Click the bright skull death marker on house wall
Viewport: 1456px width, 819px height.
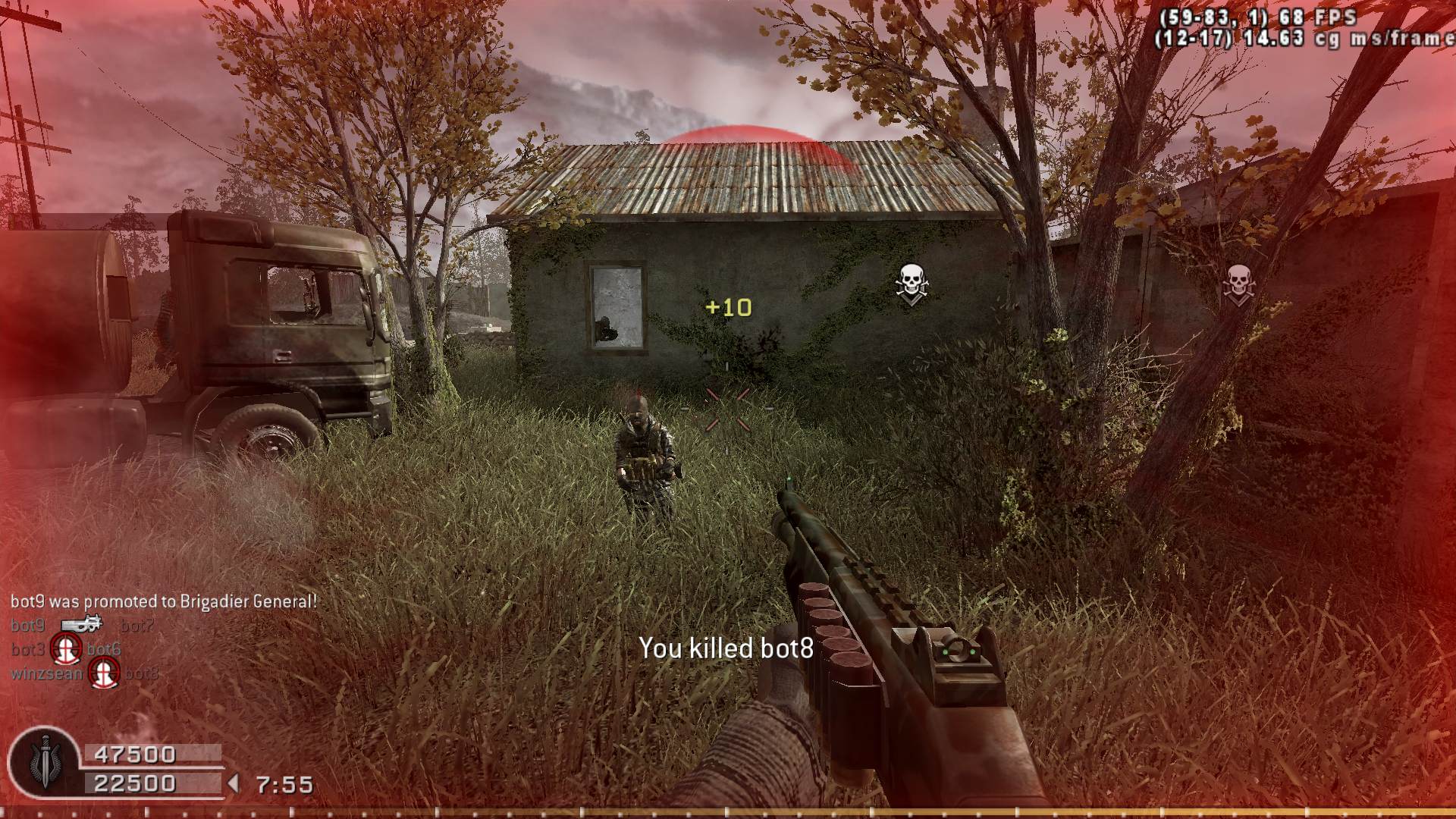tap(911, 284)
